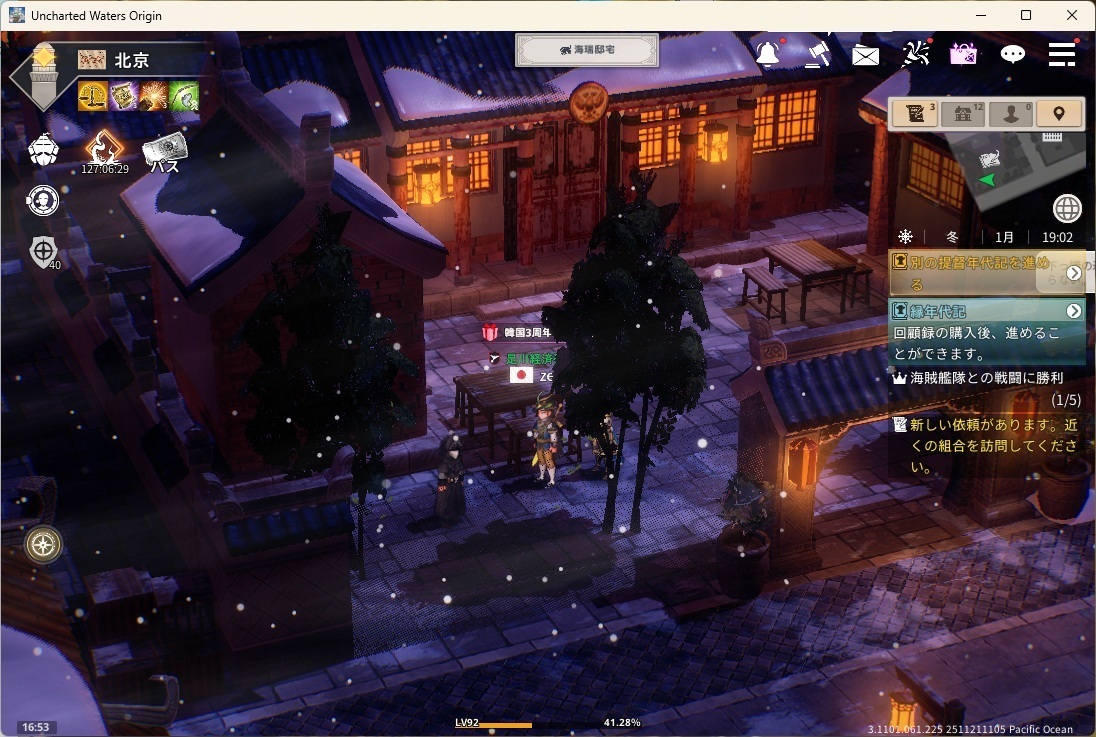Open the world globe map button
Screen dimensions: 1096x737
tap(1067, 208)
